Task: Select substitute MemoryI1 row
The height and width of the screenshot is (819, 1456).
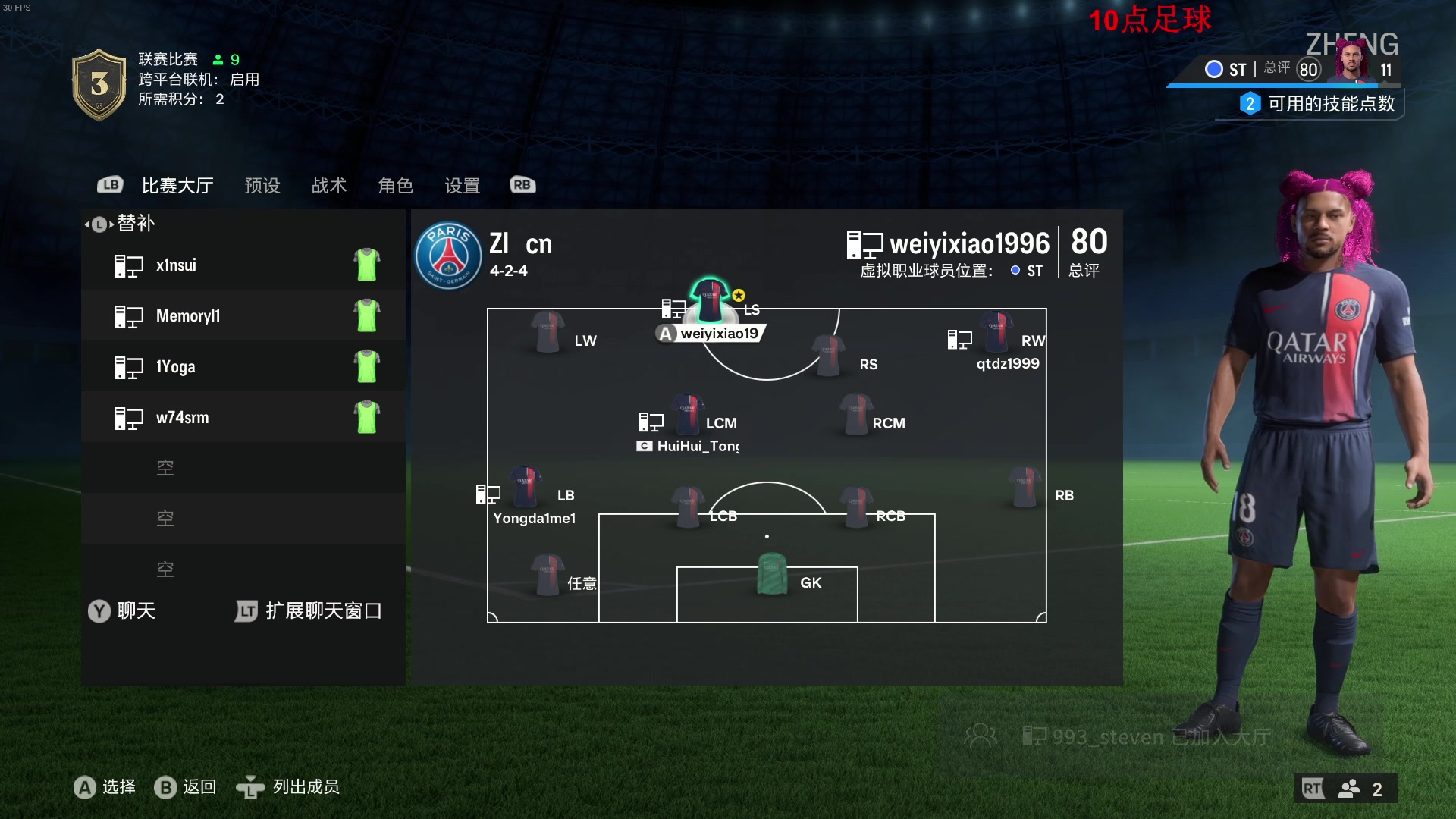Action: [243, 316]
